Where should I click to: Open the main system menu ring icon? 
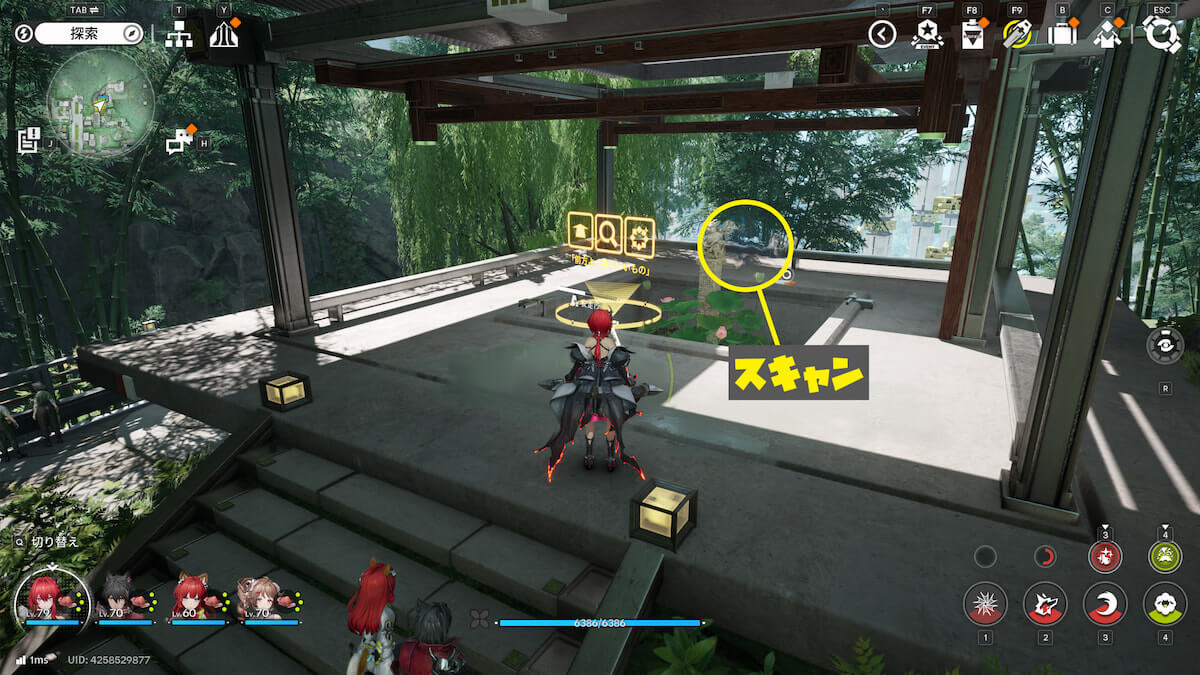tap(1162, 34)
